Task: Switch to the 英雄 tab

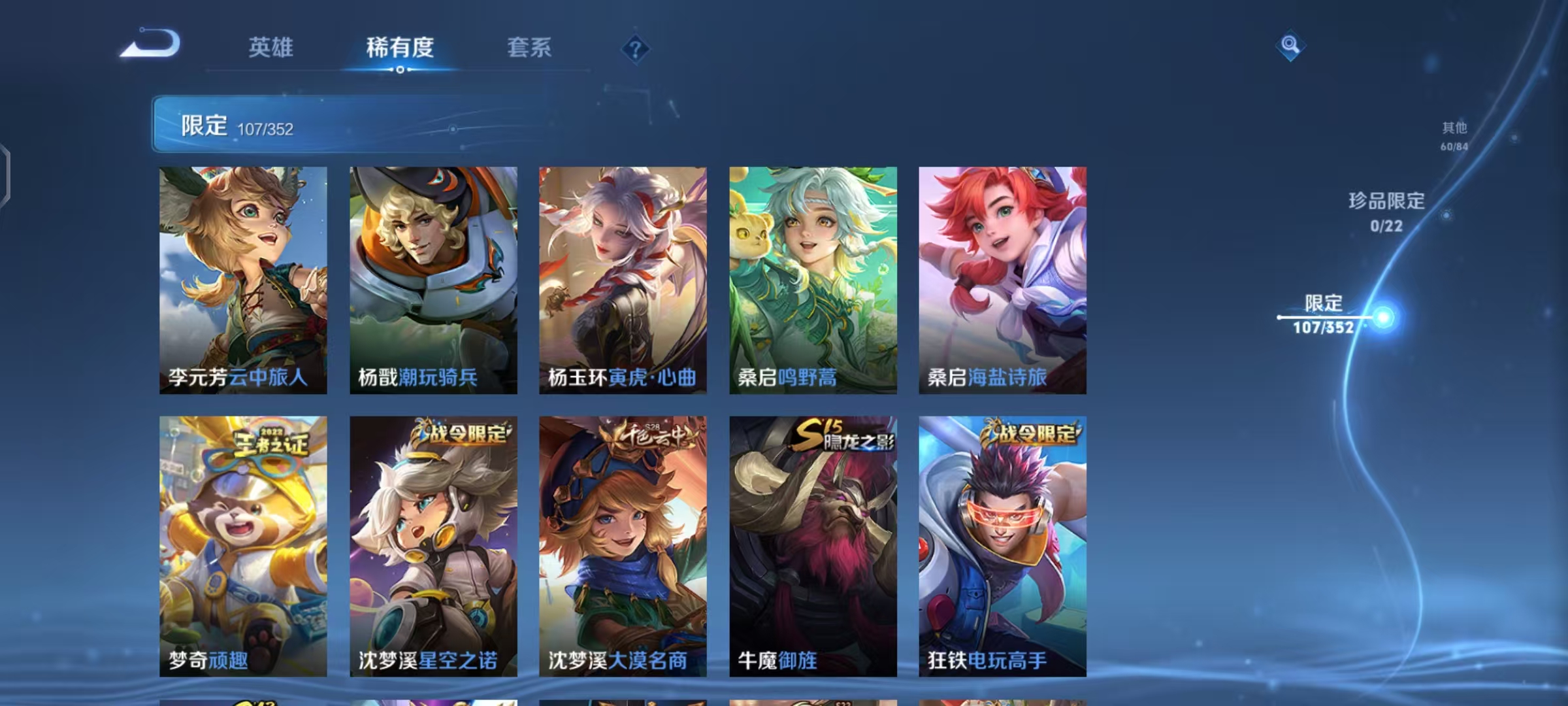Action: [270, 48]
